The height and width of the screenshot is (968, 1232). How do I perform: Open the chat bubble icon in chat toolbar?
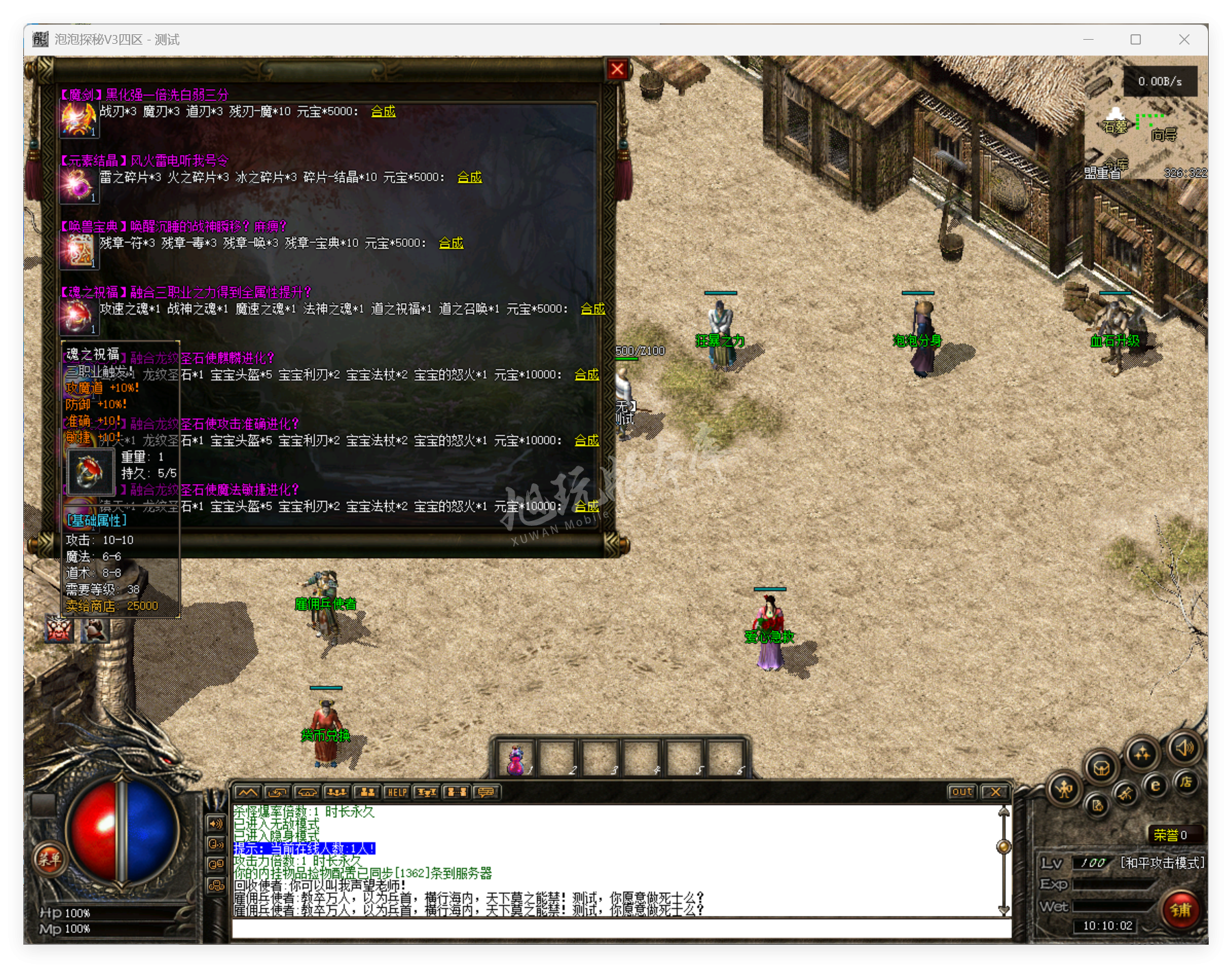pos(485,792)
